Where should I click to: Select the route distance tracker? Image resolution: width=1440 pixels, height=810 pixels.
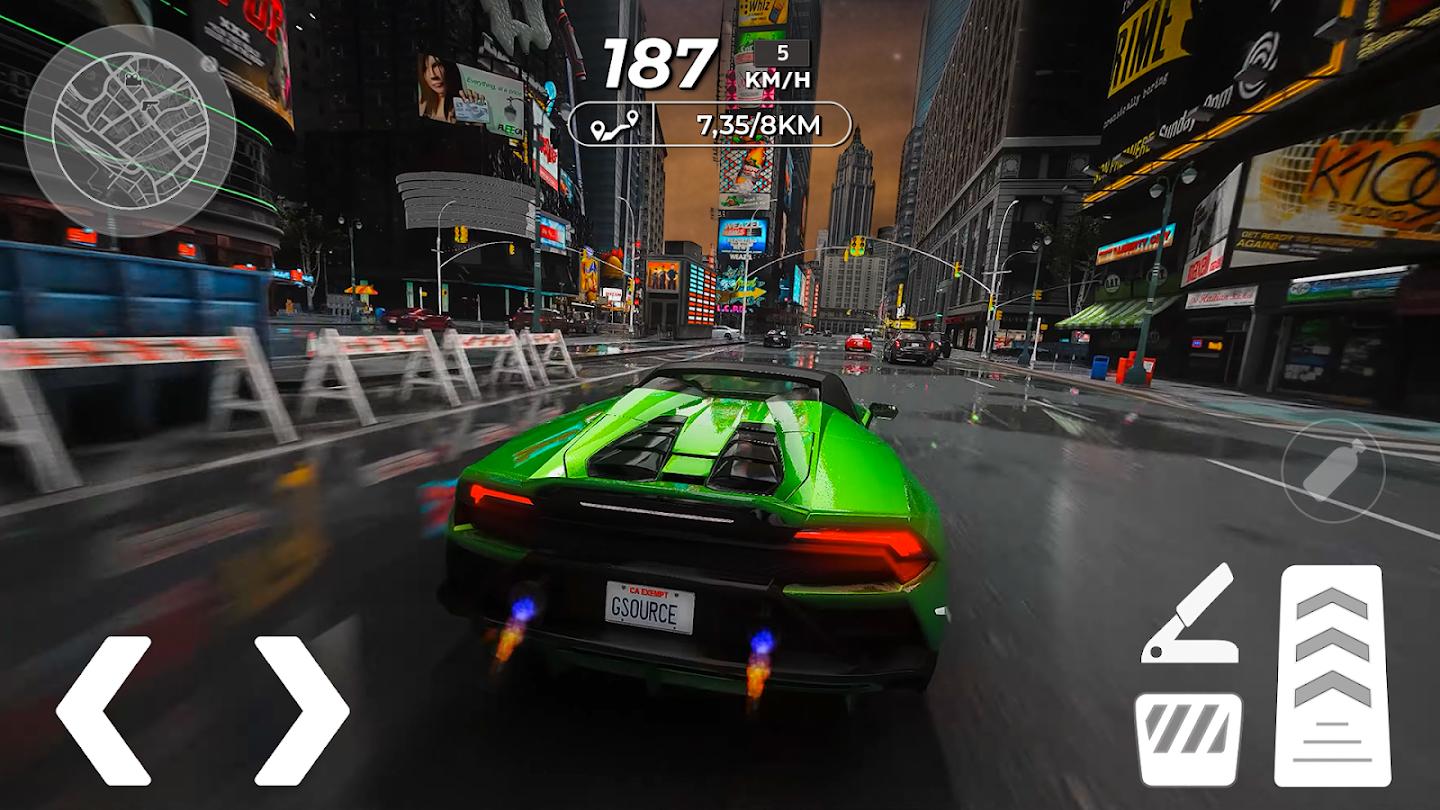tap(709, 125)
